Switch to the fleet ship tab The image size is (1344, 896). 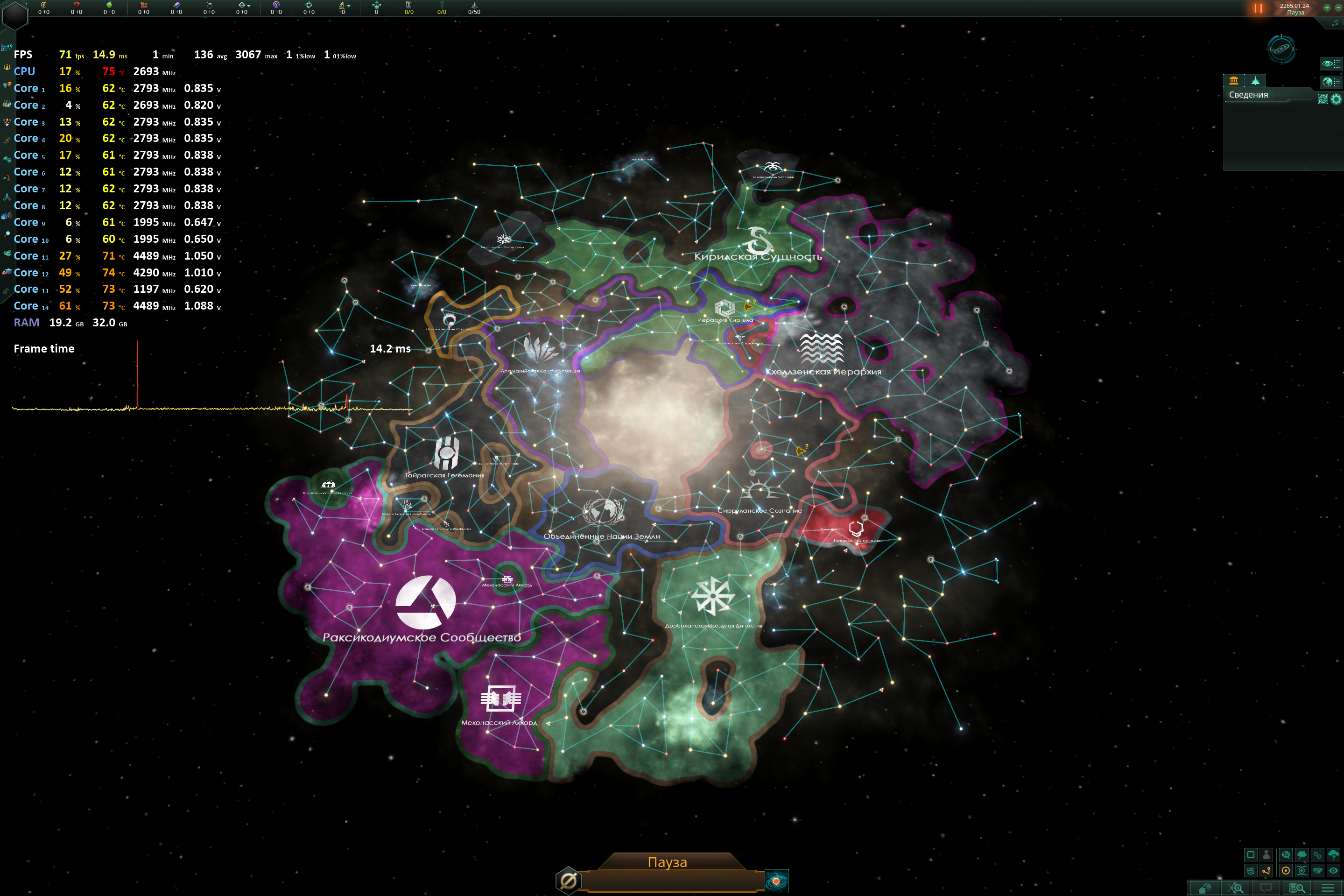1255,81
